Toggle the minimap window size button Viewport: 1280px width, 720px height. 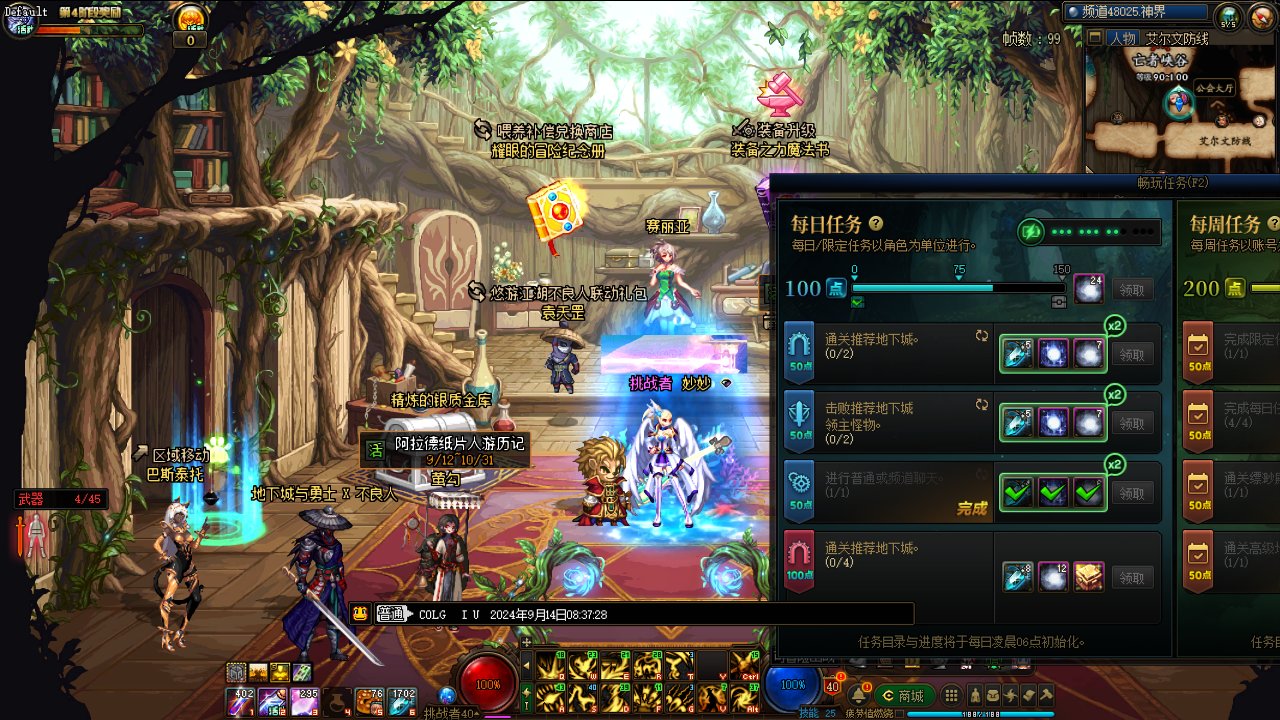[1096, 39]
